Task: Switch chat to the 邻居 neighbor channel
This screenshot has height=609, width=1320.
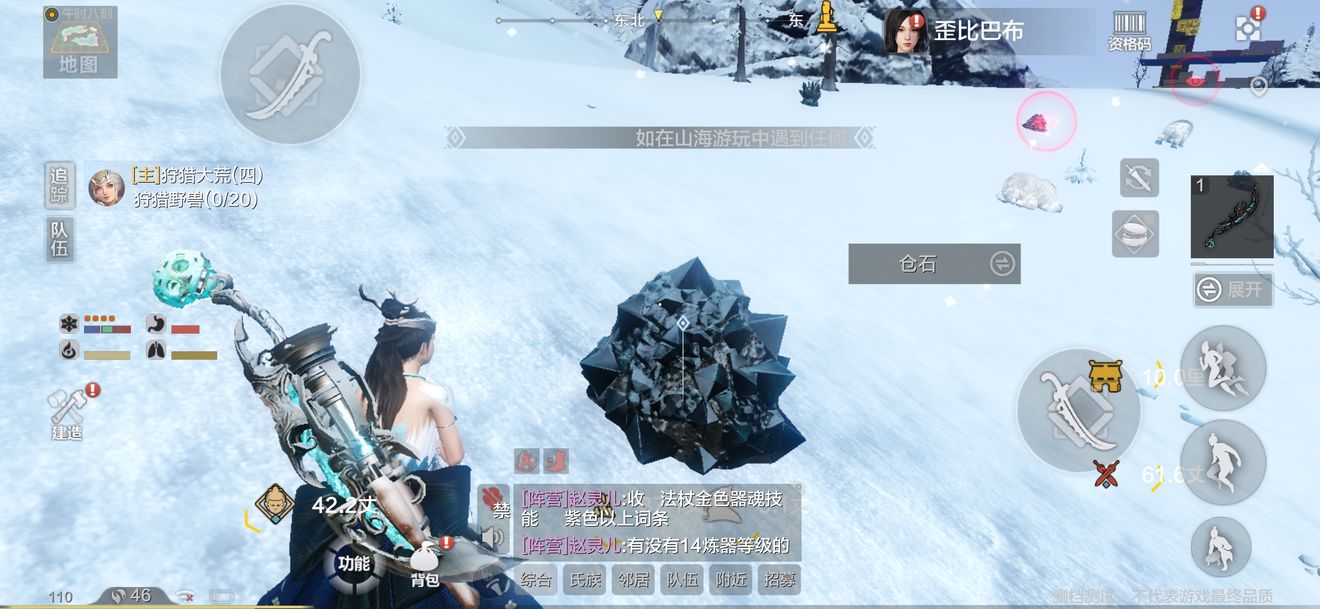Action: pos(634,579)
